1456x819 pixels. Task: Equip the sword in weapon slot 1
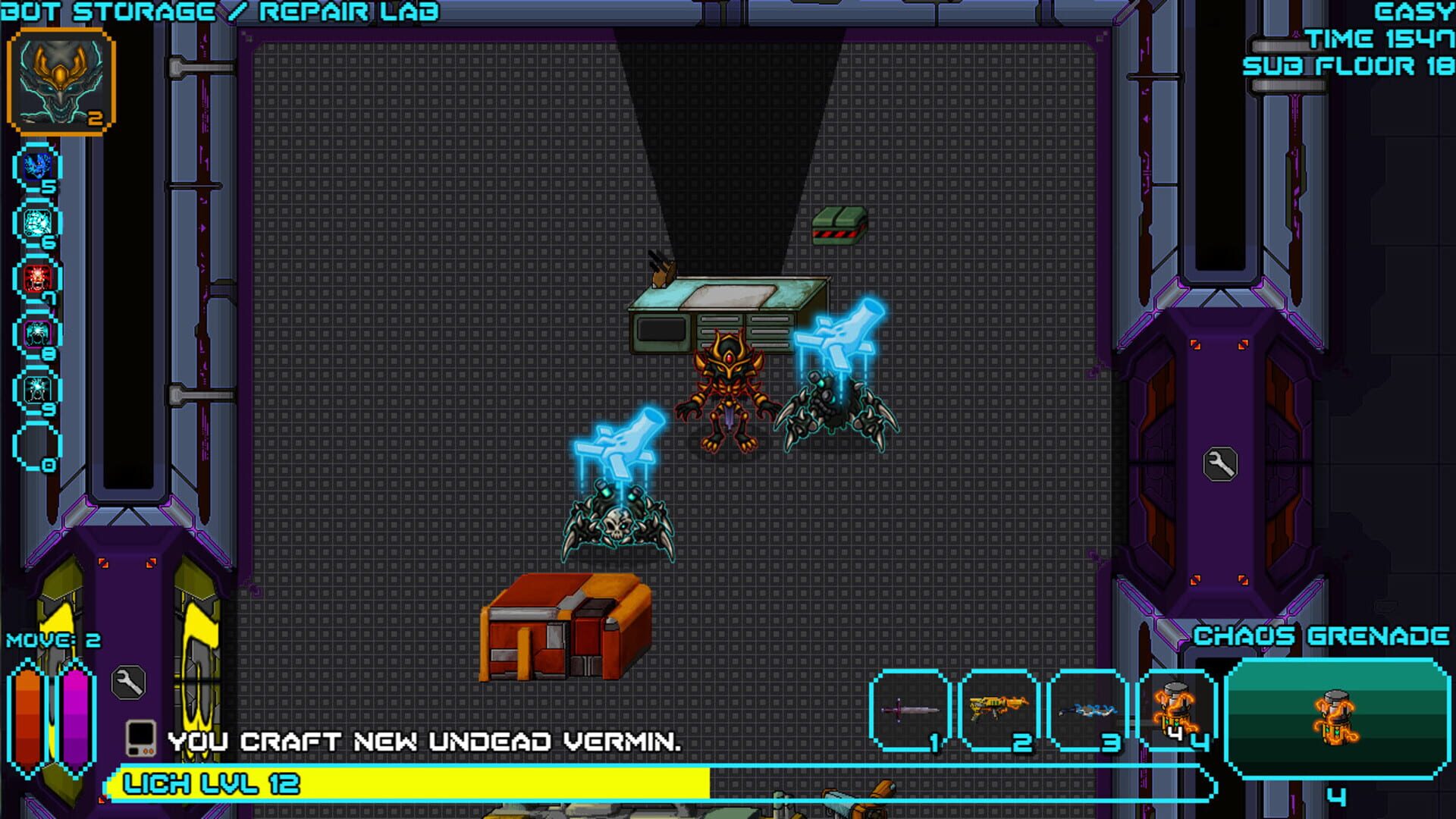click(x=911, y=711)
